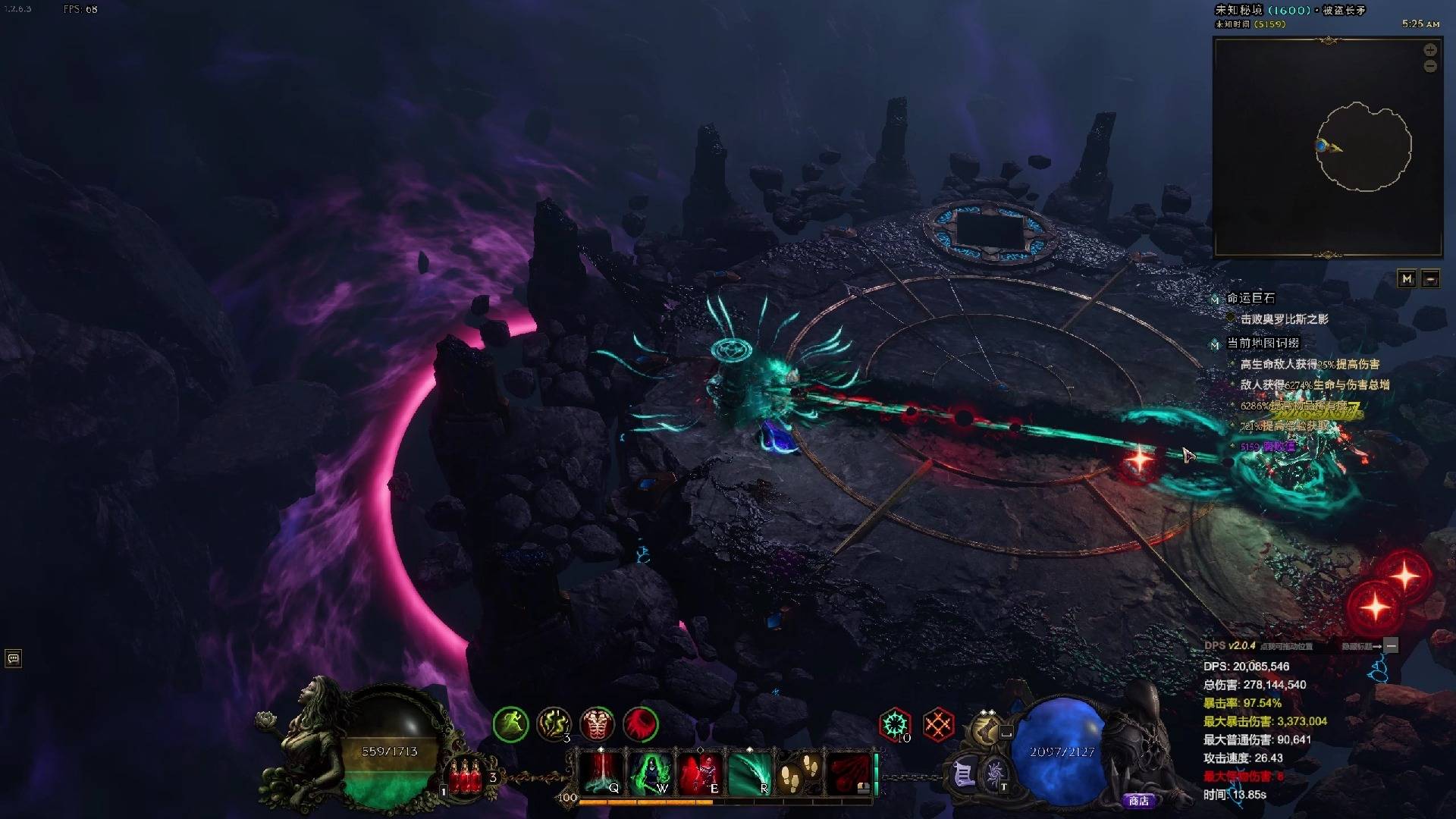Click the green running figure buff icon
This screenshot has width=1456, height=819.
pos(510,724)
